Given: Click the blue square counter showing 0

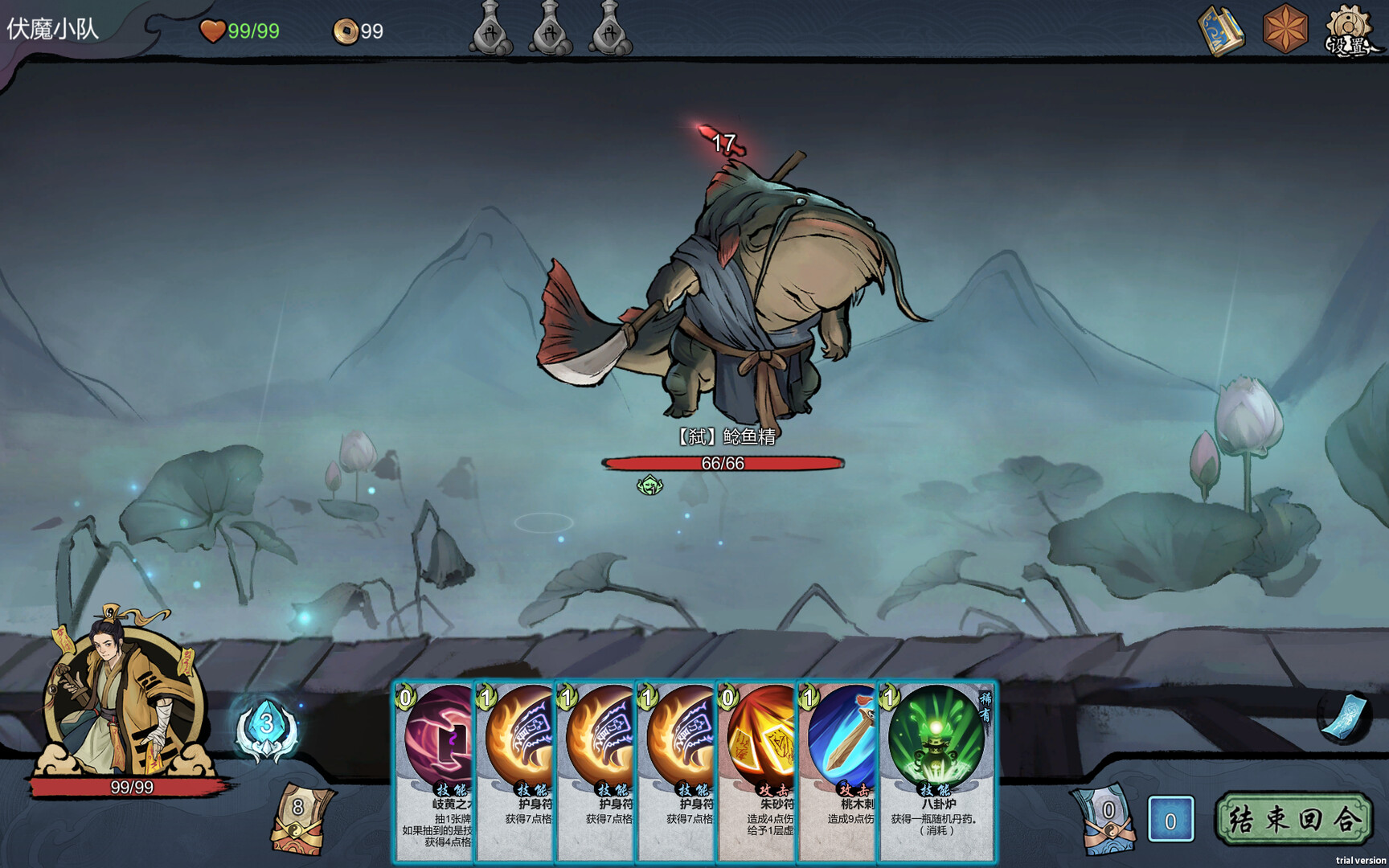Looking at the screenshot, I should tap(1170, 820).
